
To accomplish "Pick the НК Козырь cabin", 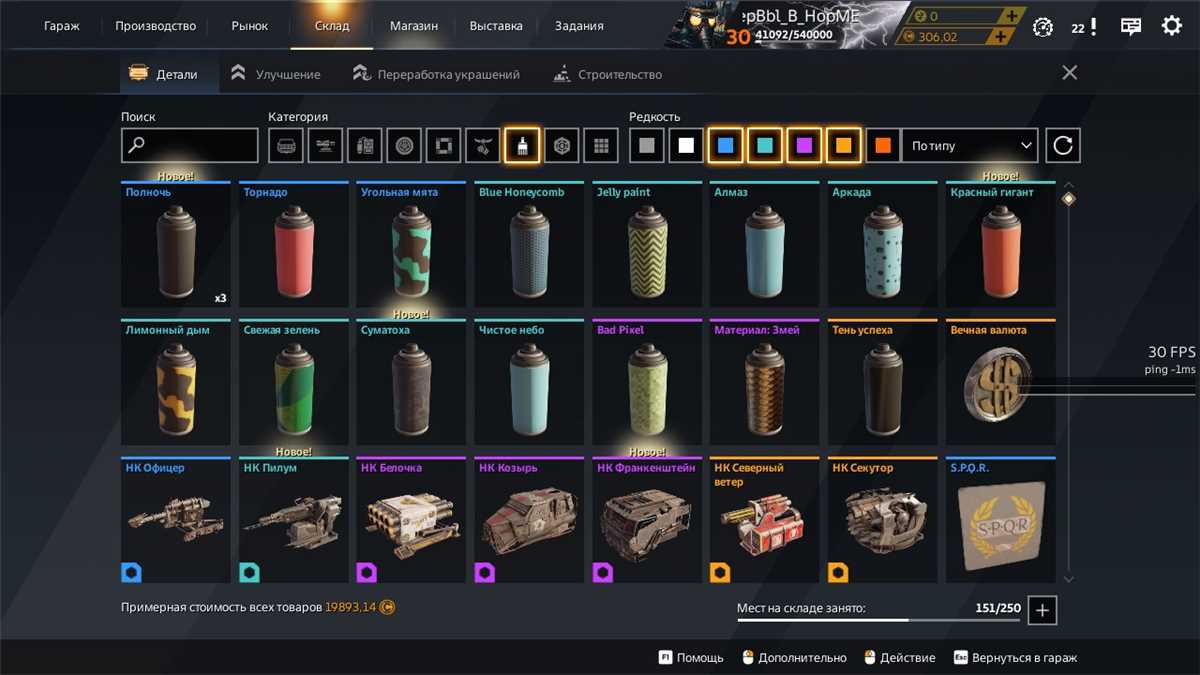I will [x=529, y=521].
